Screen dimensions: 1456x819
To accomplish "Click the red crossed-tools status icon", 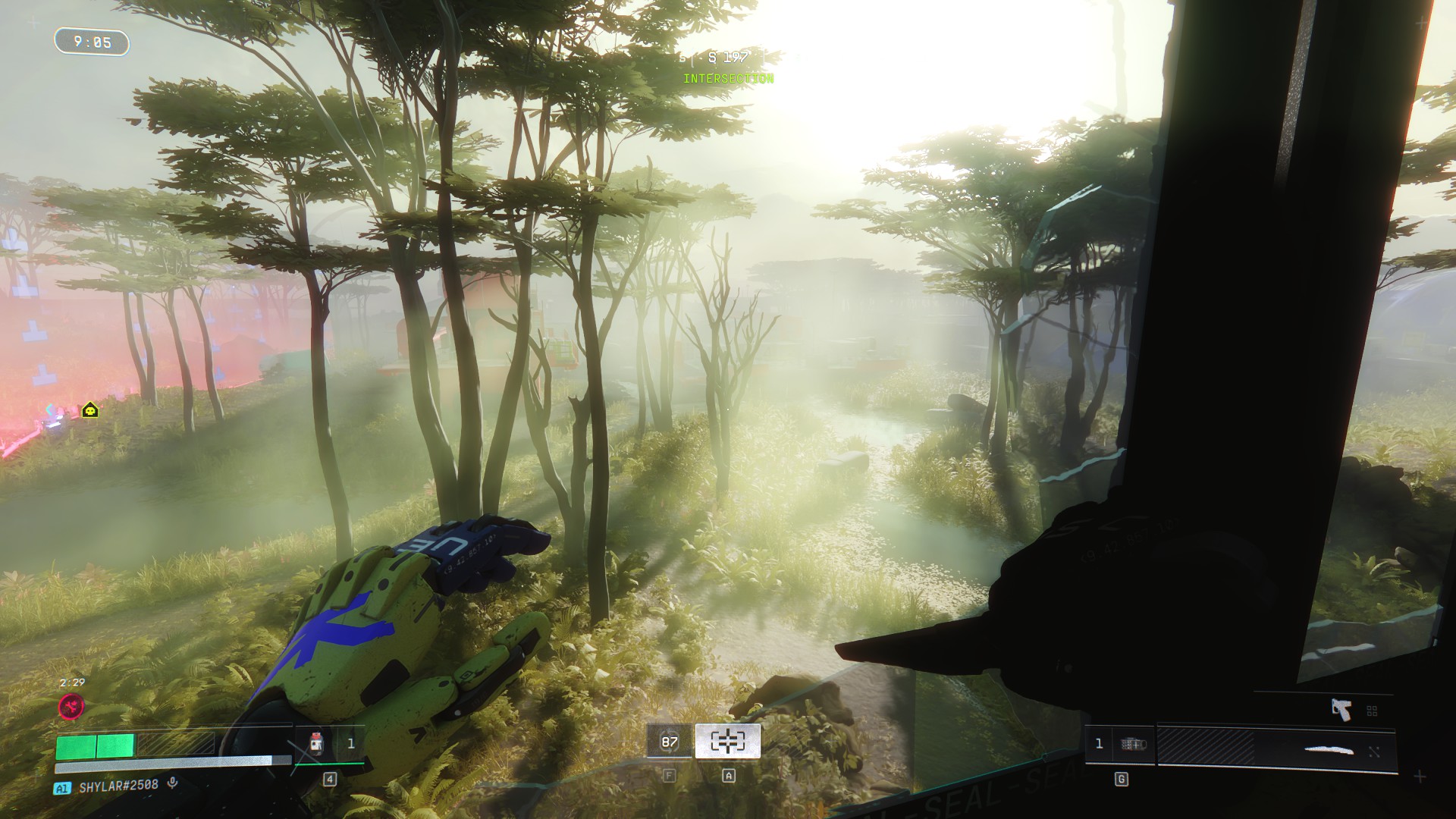I will tap(72, 707).
